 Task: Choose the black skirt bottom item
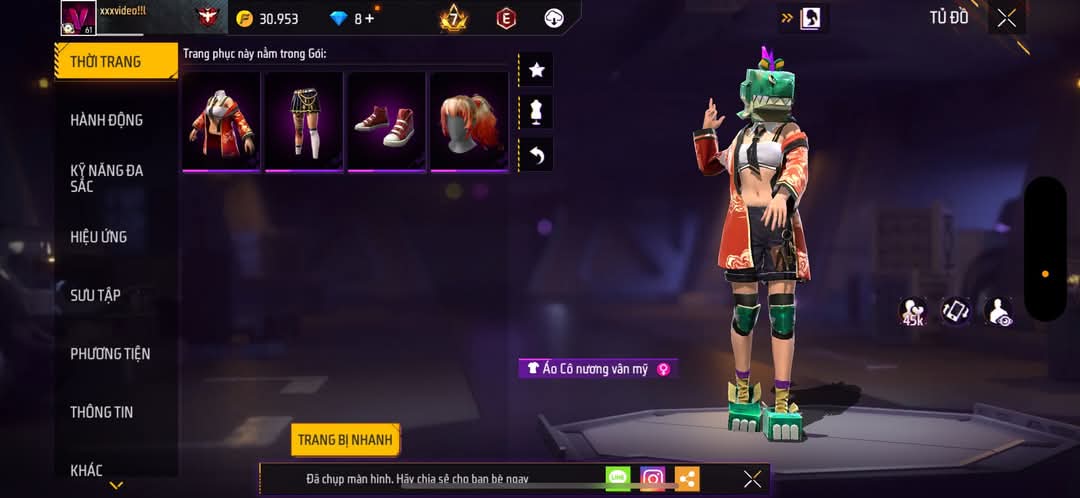click(304, 120)
